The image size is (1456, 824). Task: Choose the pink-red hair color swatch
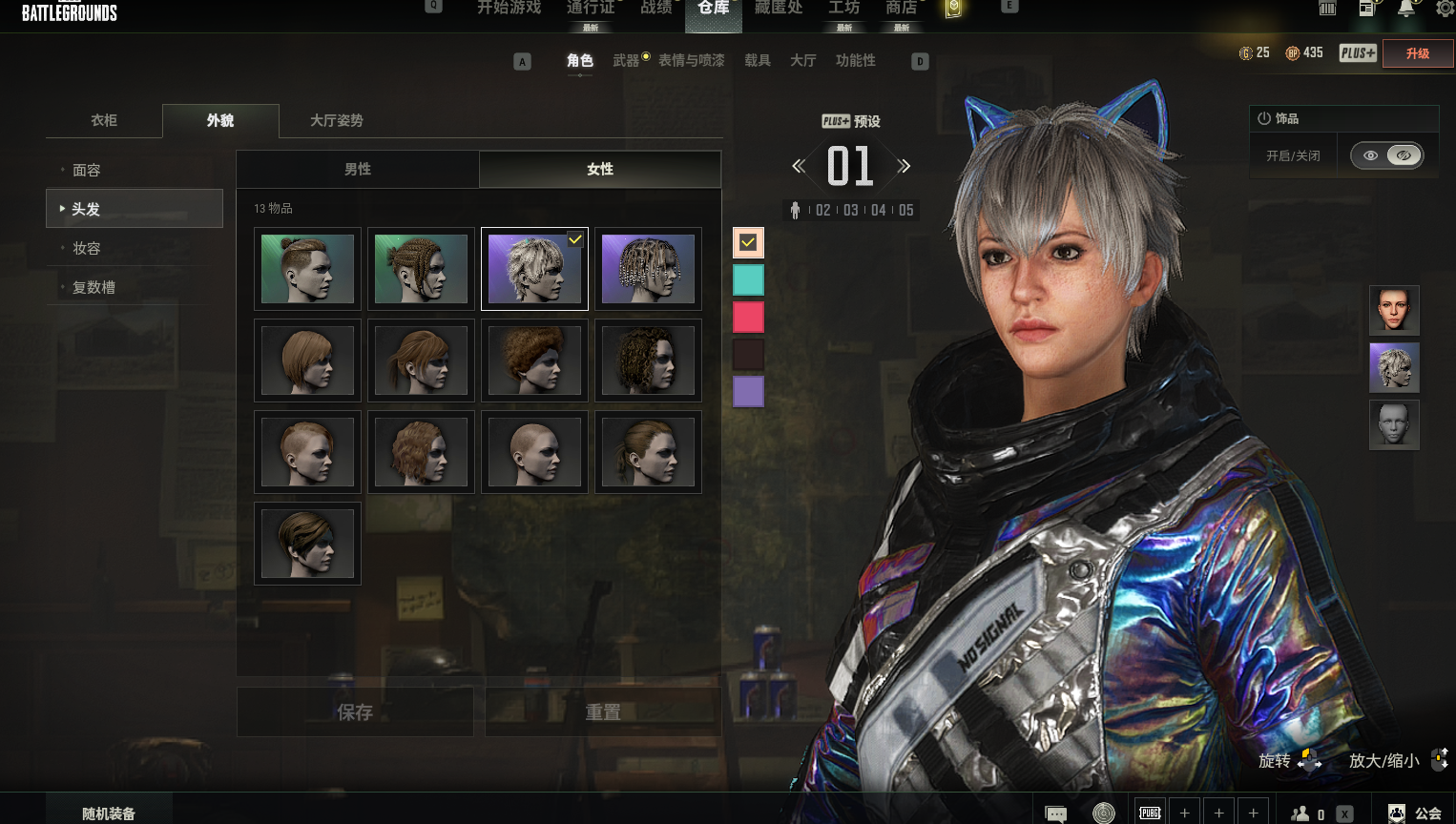click(748, 317)
